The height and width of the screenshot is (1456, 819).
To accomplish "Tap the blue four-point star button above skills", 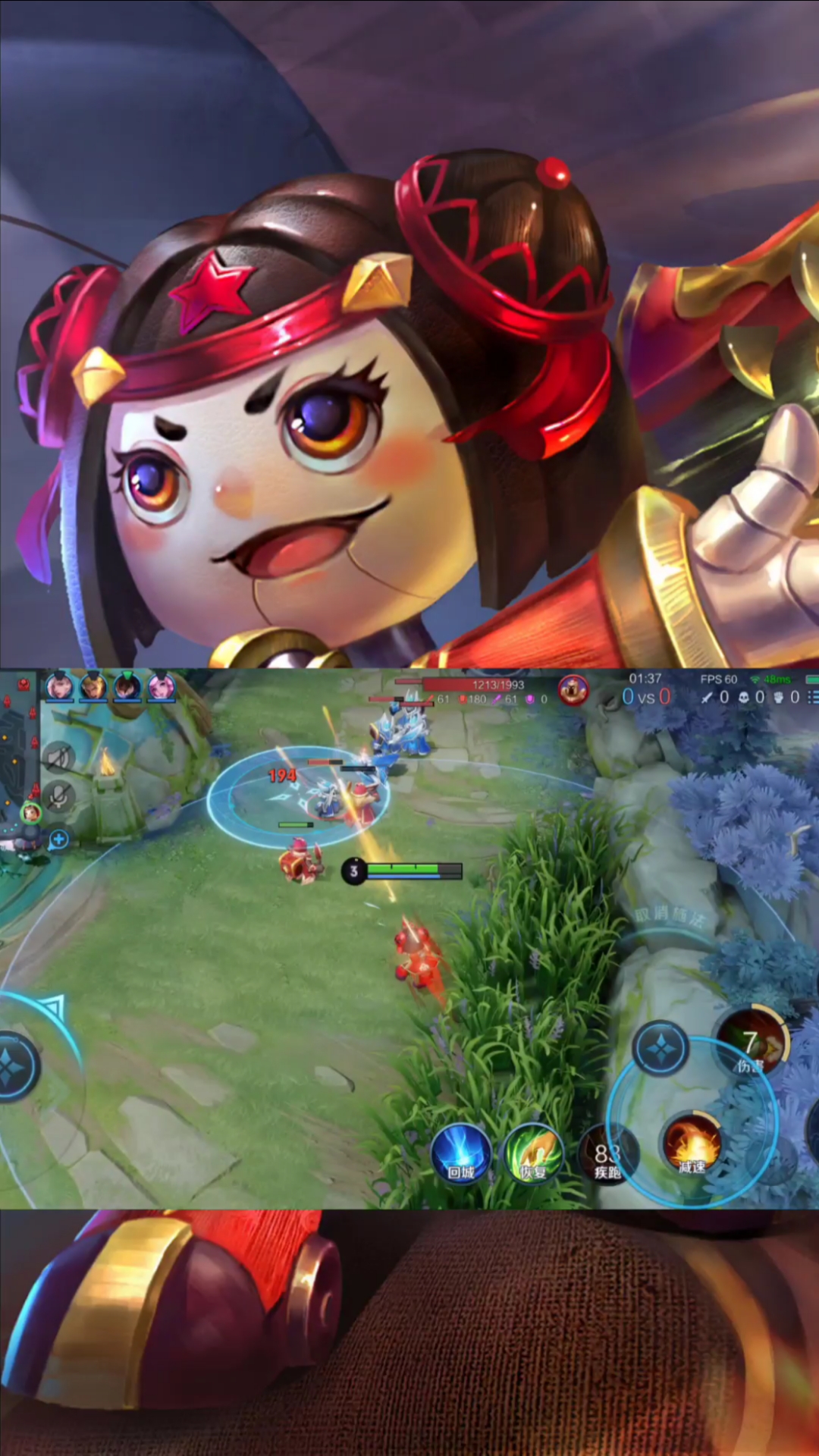I will pyautogui.click(x=661, y=1049).
